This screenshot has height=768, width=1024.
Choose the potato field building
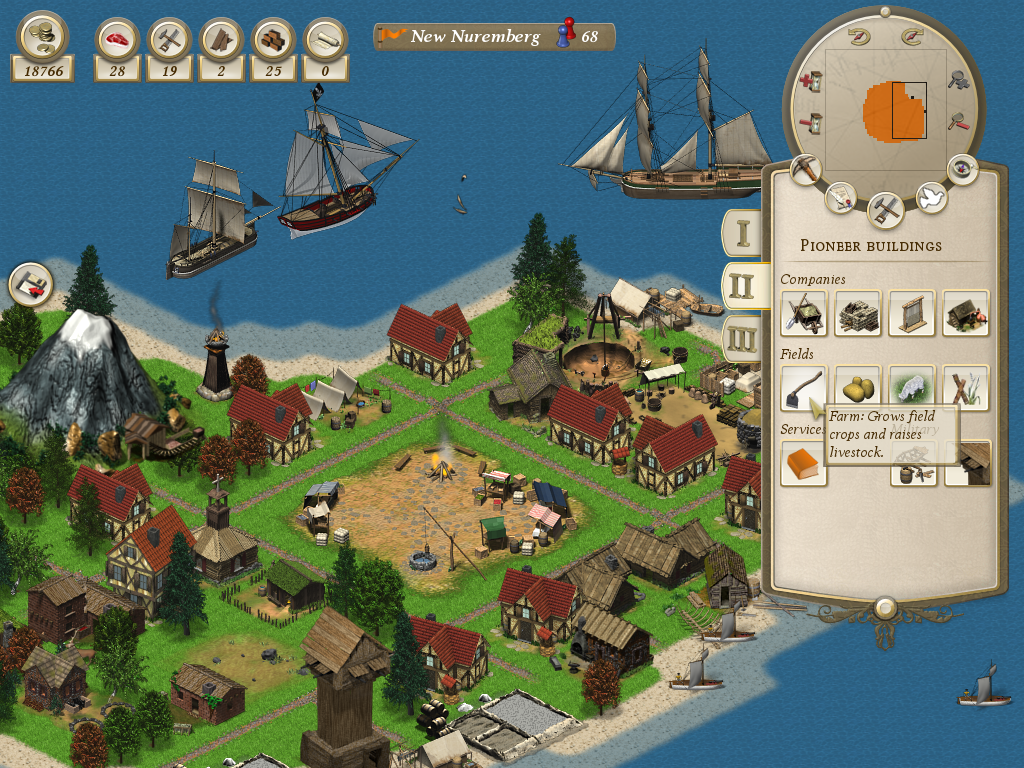[x=857, y=388]
